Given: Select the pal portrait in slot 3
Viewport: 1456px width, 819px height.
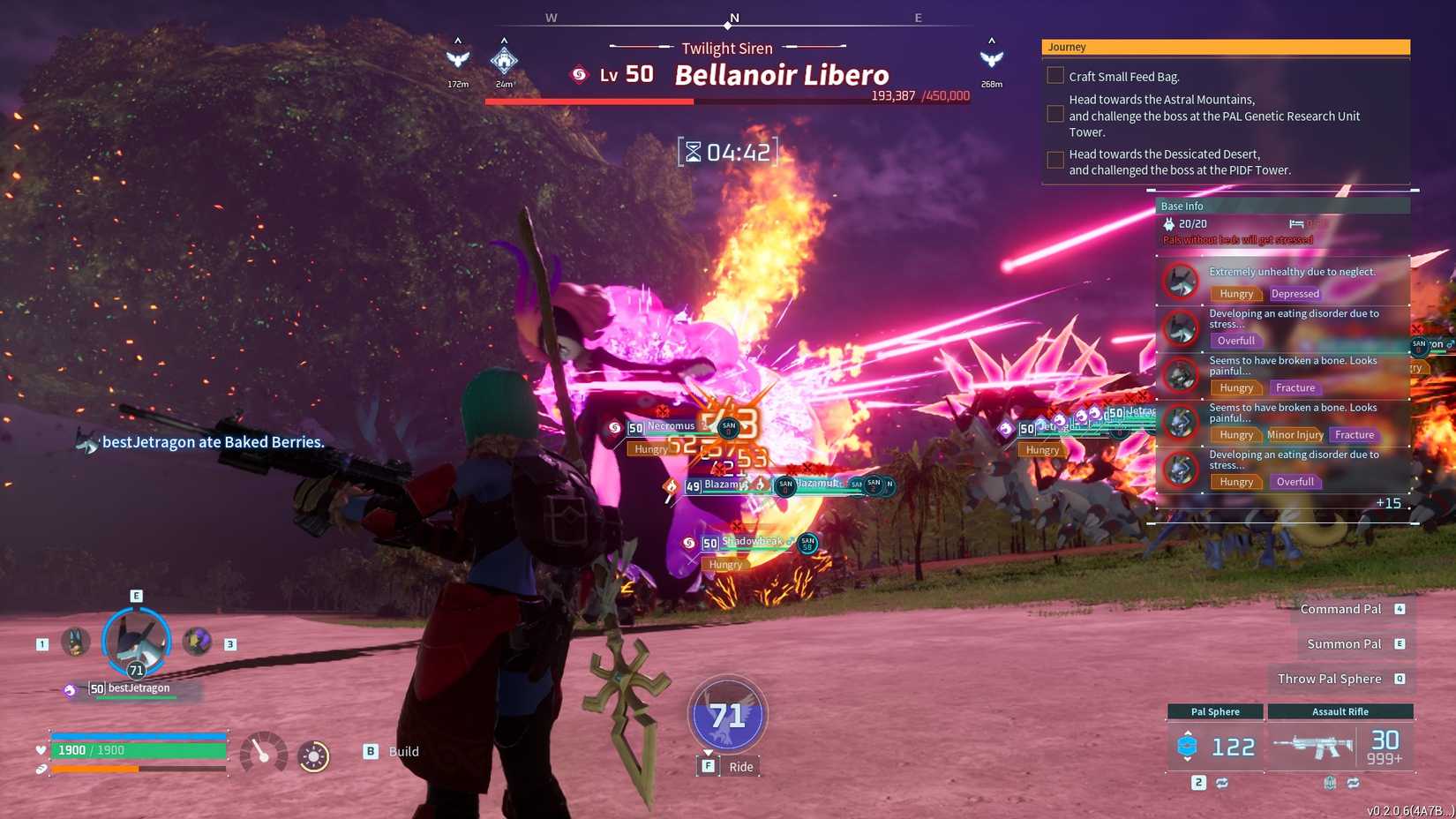Looking at the screenshot, I should point(196,642).
